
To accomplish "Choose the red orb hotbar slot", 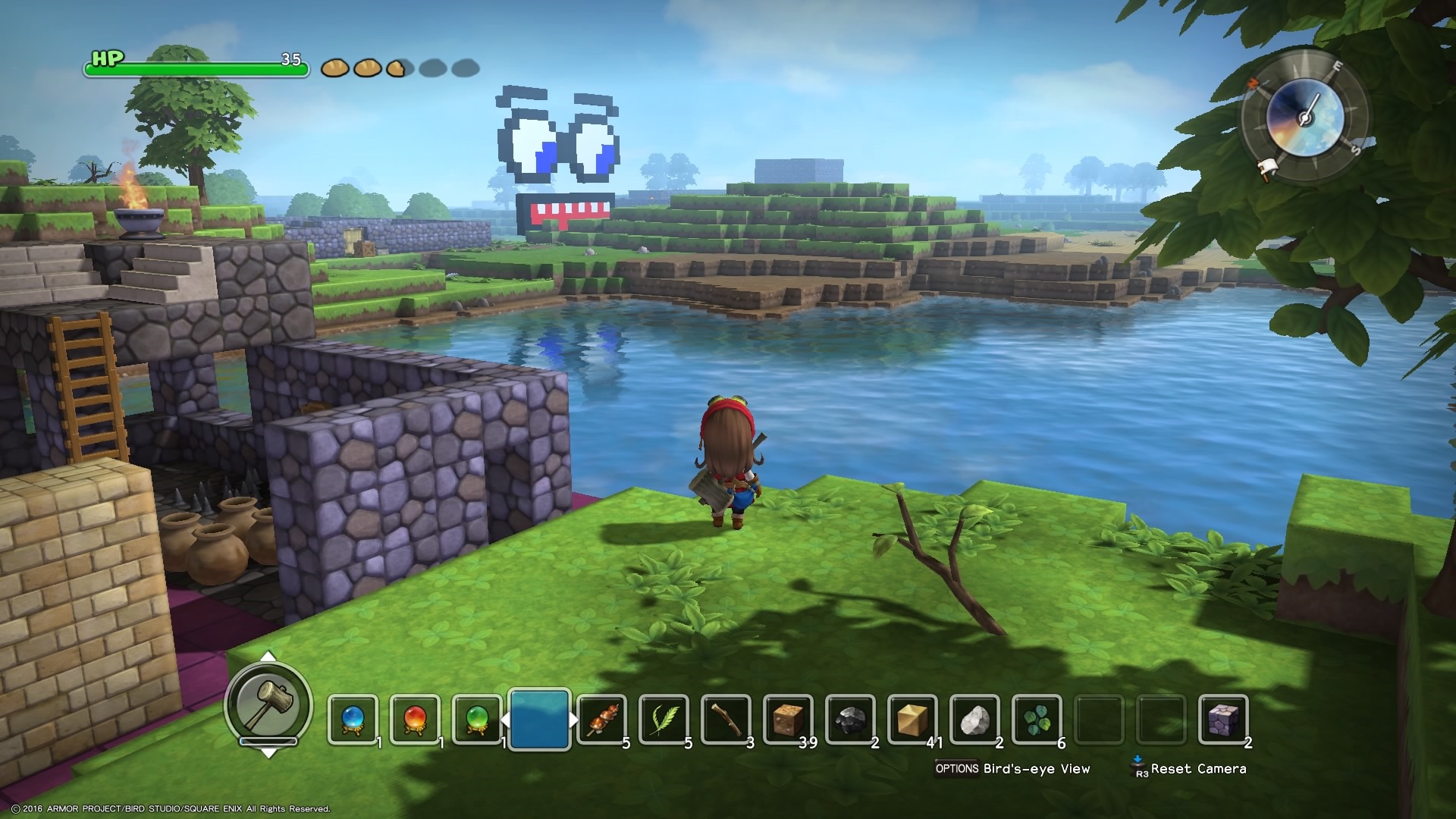I will coord(415,719).
